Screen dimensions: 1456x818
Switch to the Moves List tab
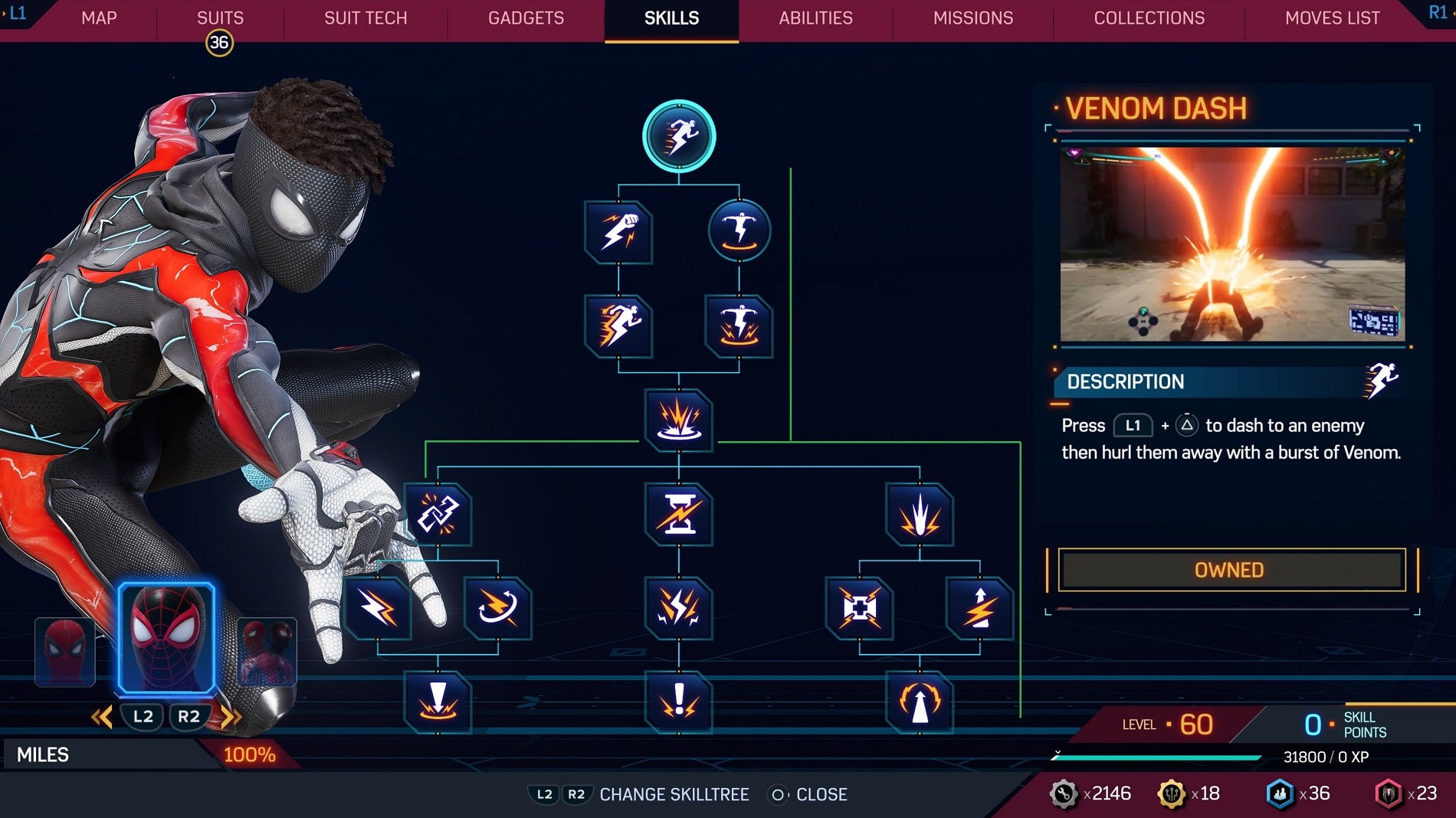pyautogui.click(x=1332, y=18)
